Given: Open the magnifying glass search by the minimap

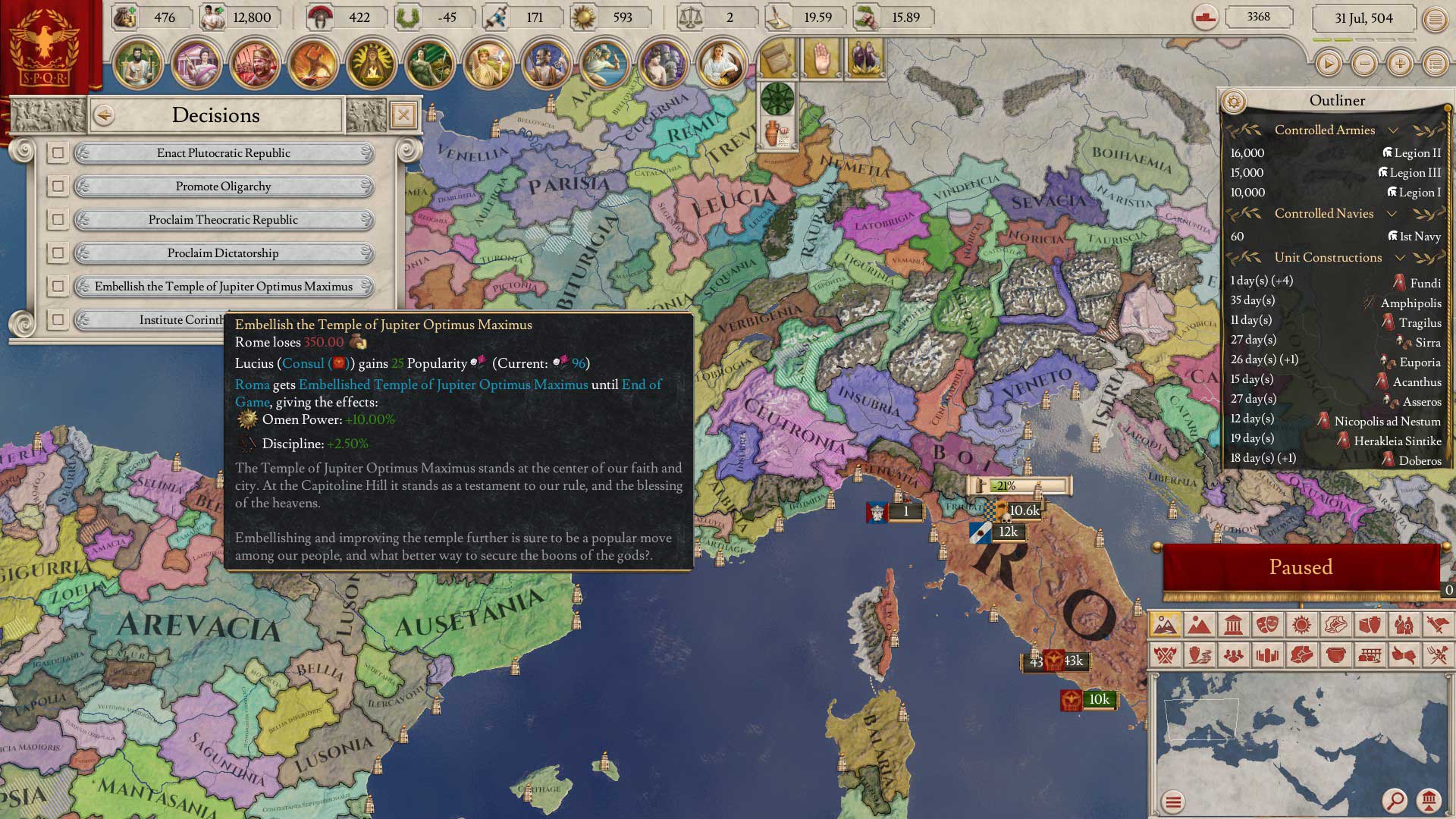Looking at the screenshot, I should pos(1394,800).
